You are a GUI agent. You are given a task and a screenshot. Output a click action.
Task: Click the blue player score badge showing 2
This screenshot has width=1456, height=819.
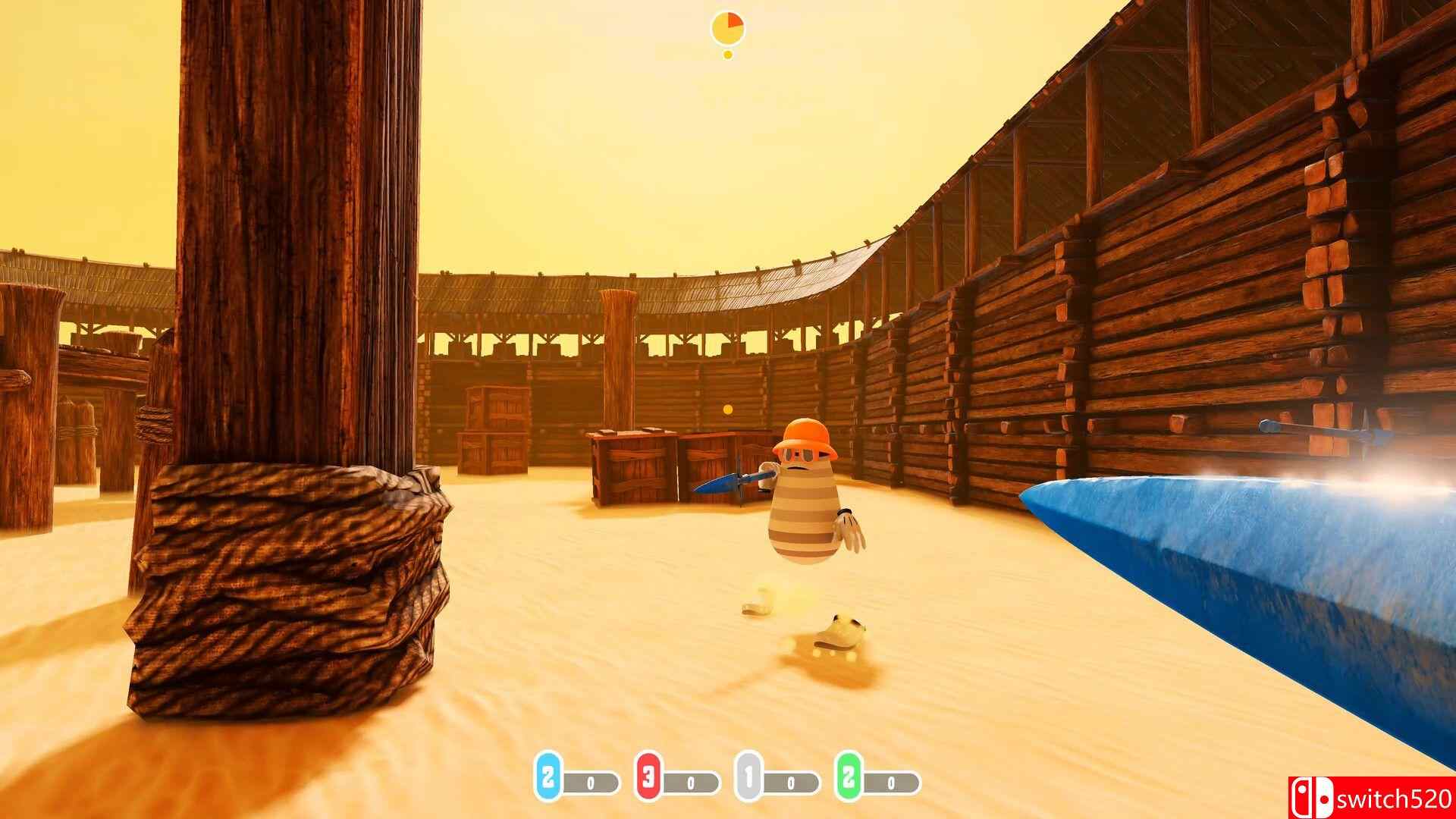click(548, 777)
